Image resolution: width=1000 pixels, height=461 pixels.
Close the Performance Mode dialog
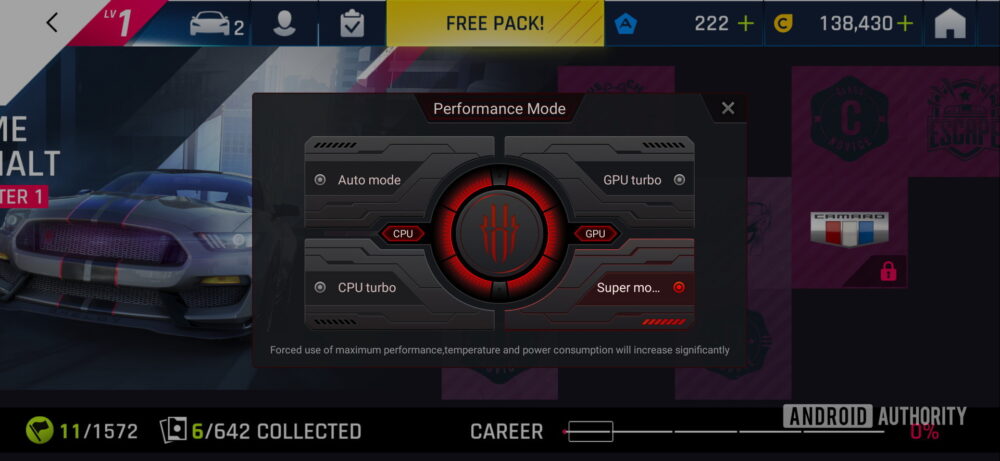click(x=727, y=108)
